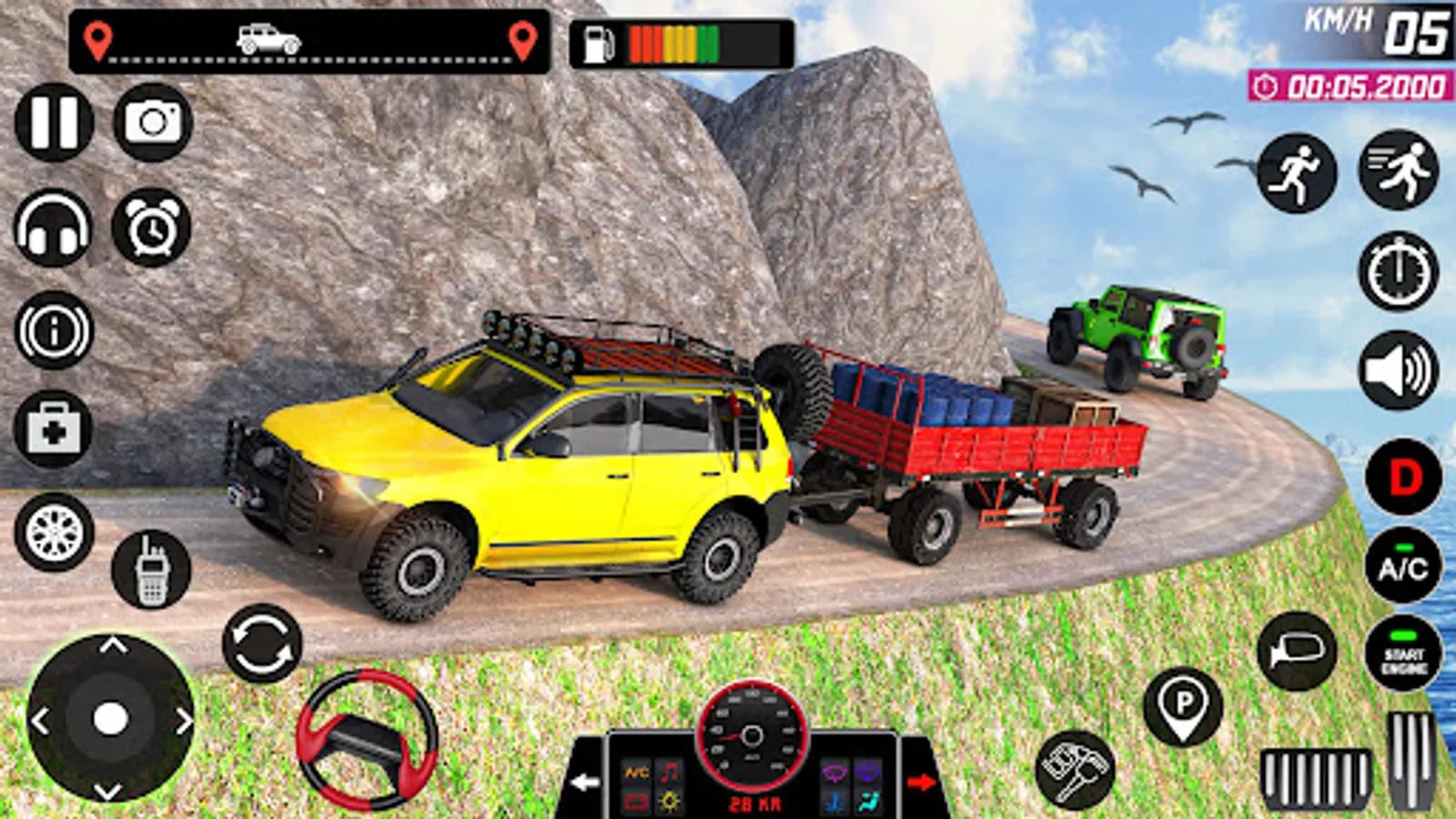Tap the headphones audio button
This screenshot has height=819, width=1456.
tap(54, 228)
